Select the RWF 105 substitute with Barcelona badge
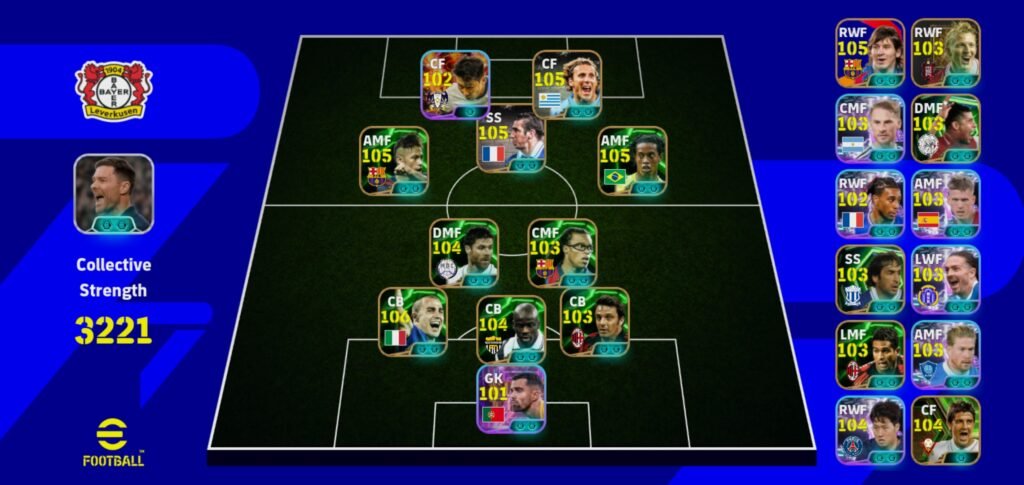 [x=870, y=52]
